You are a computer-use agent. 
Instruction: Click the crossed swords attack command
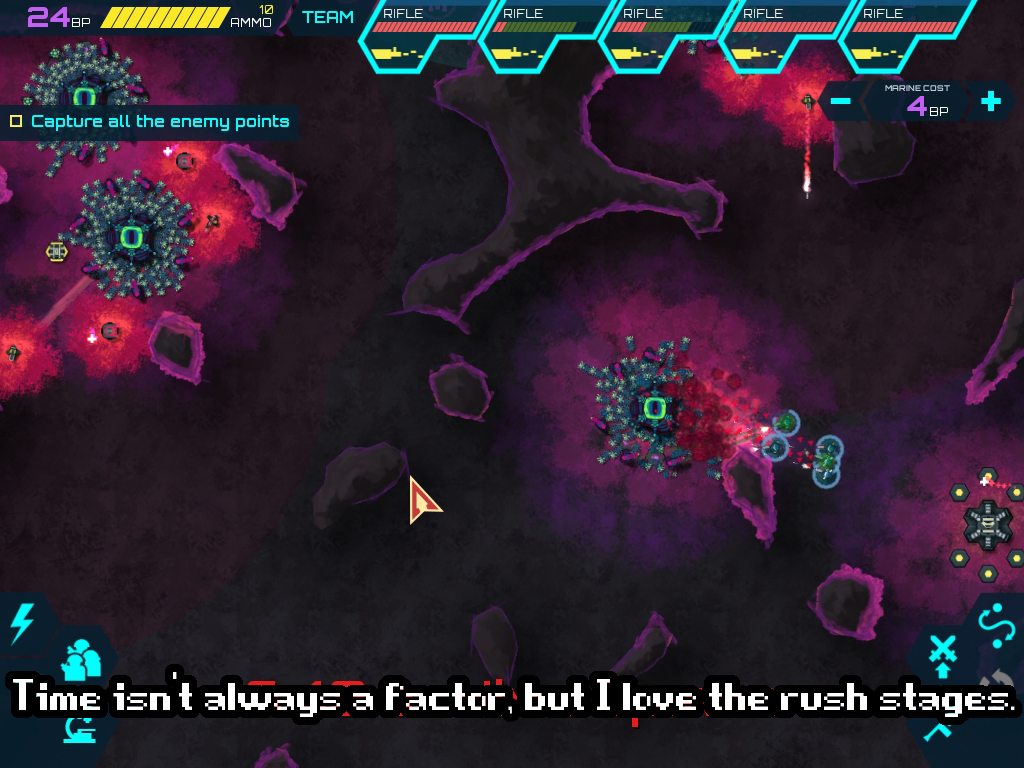point(942,652)
